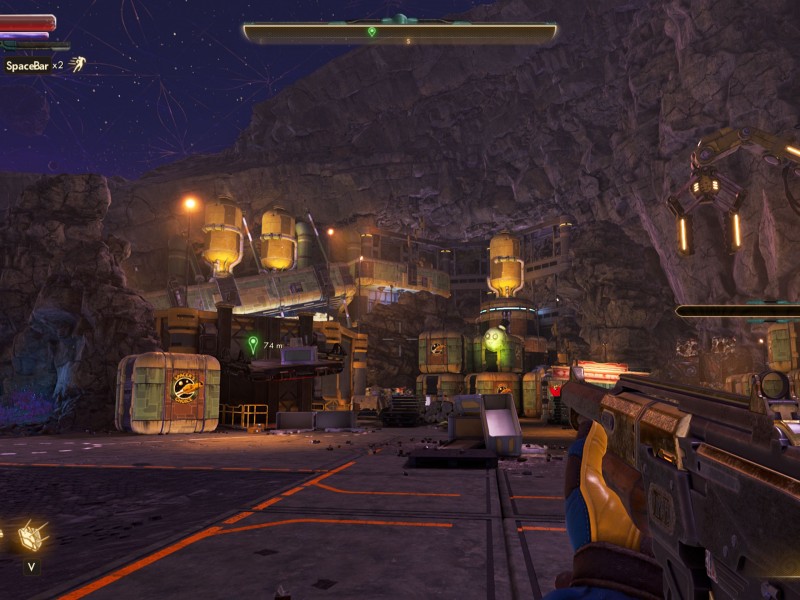The image size is (800, 600).
Task: Select the green waypoint marker on the compass
Action: (x=372, y=32)
